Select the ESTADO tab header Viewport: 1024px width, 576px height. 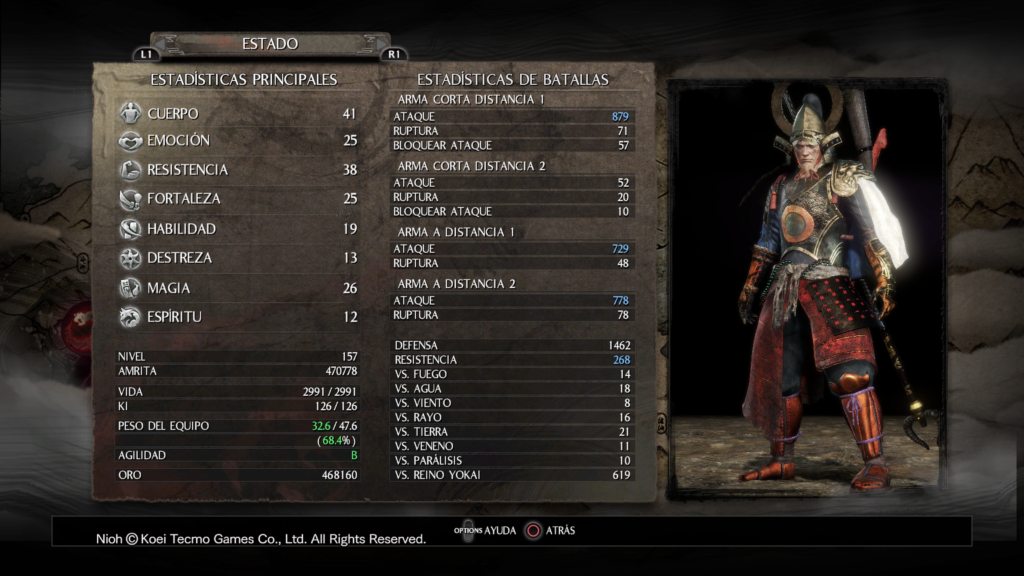(x=270, y=44)
